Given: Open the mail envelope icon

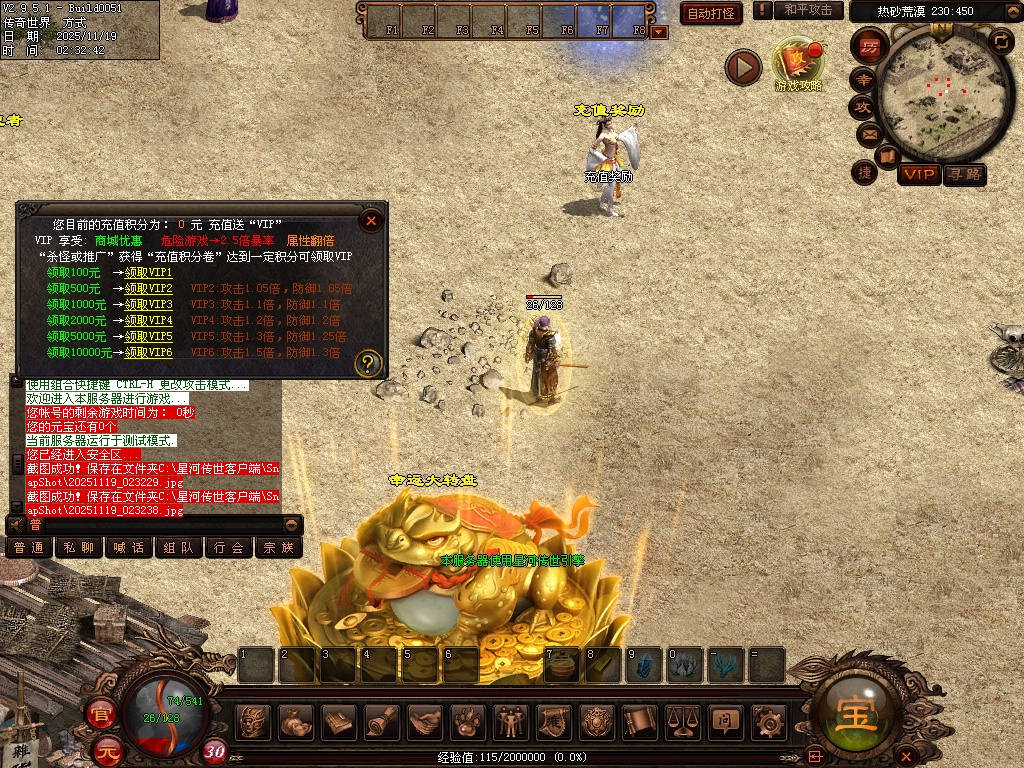Looking at the screenshot, I should tap(866, 133).
